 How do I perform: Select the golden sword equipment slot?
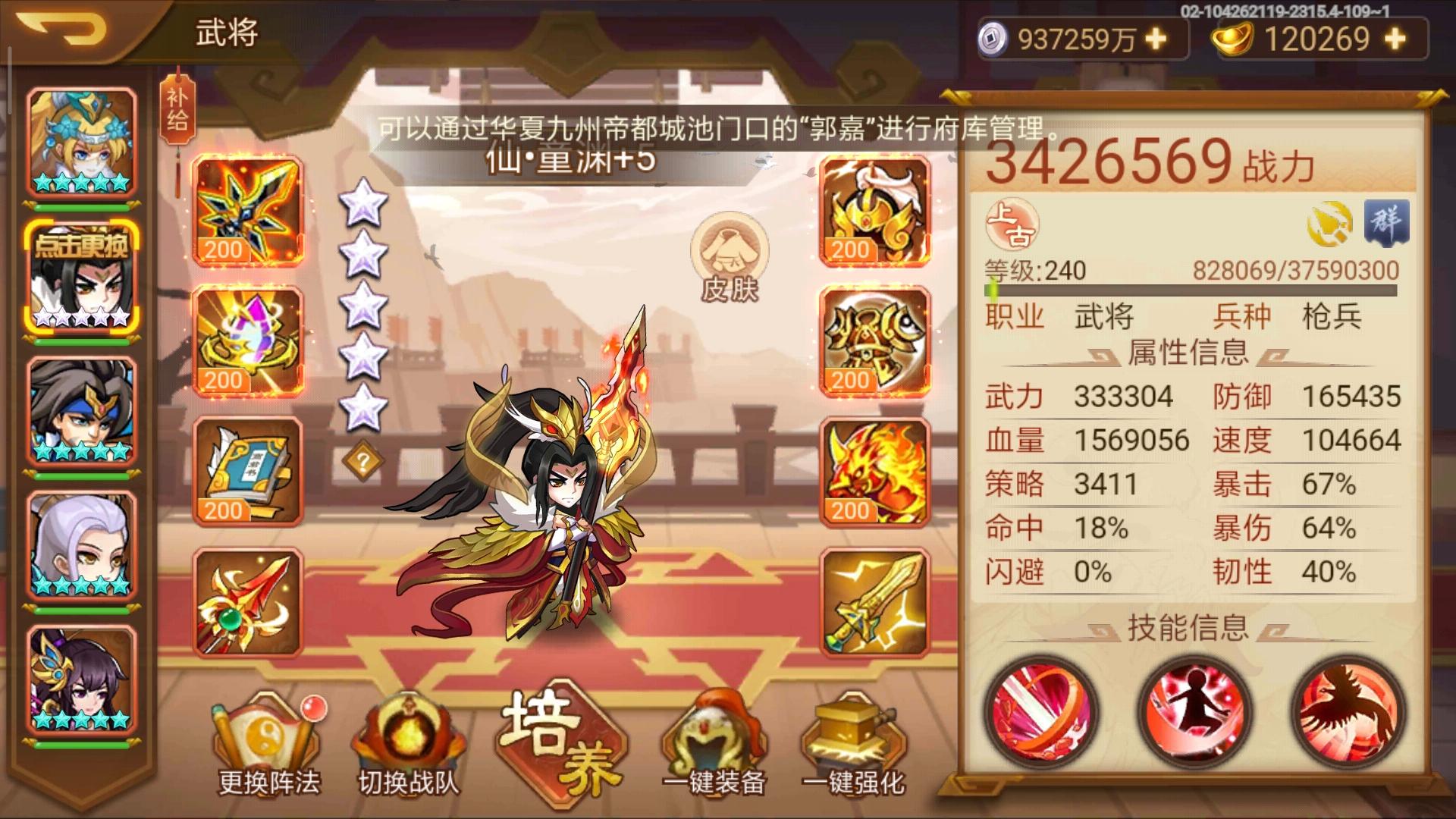[872, 599]
